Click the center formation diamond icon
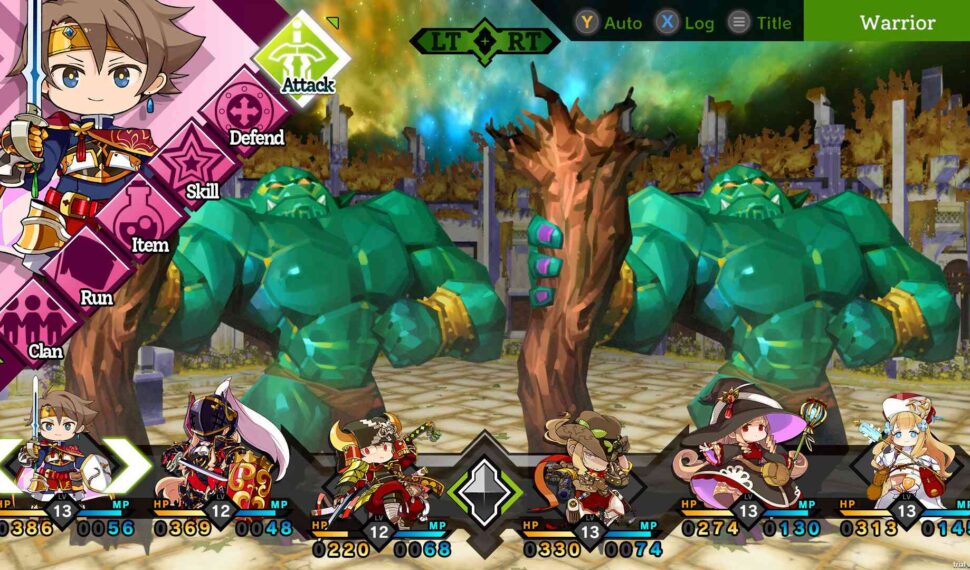The width and height of the screenshot is (970, 570). point(485,490)
